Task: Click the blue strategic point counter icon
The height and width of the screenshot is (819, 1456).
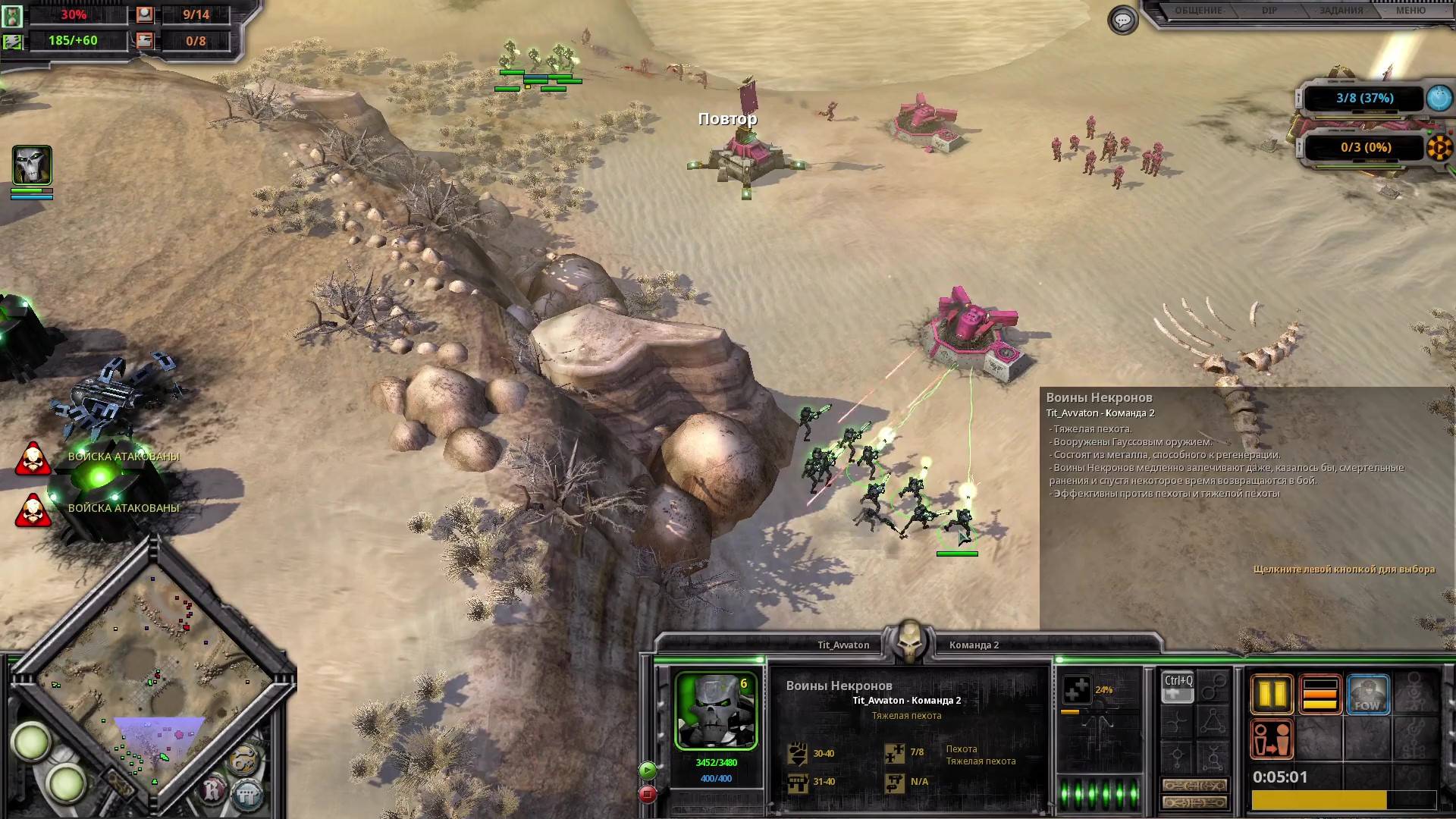Action: (x=1439, y=98)
